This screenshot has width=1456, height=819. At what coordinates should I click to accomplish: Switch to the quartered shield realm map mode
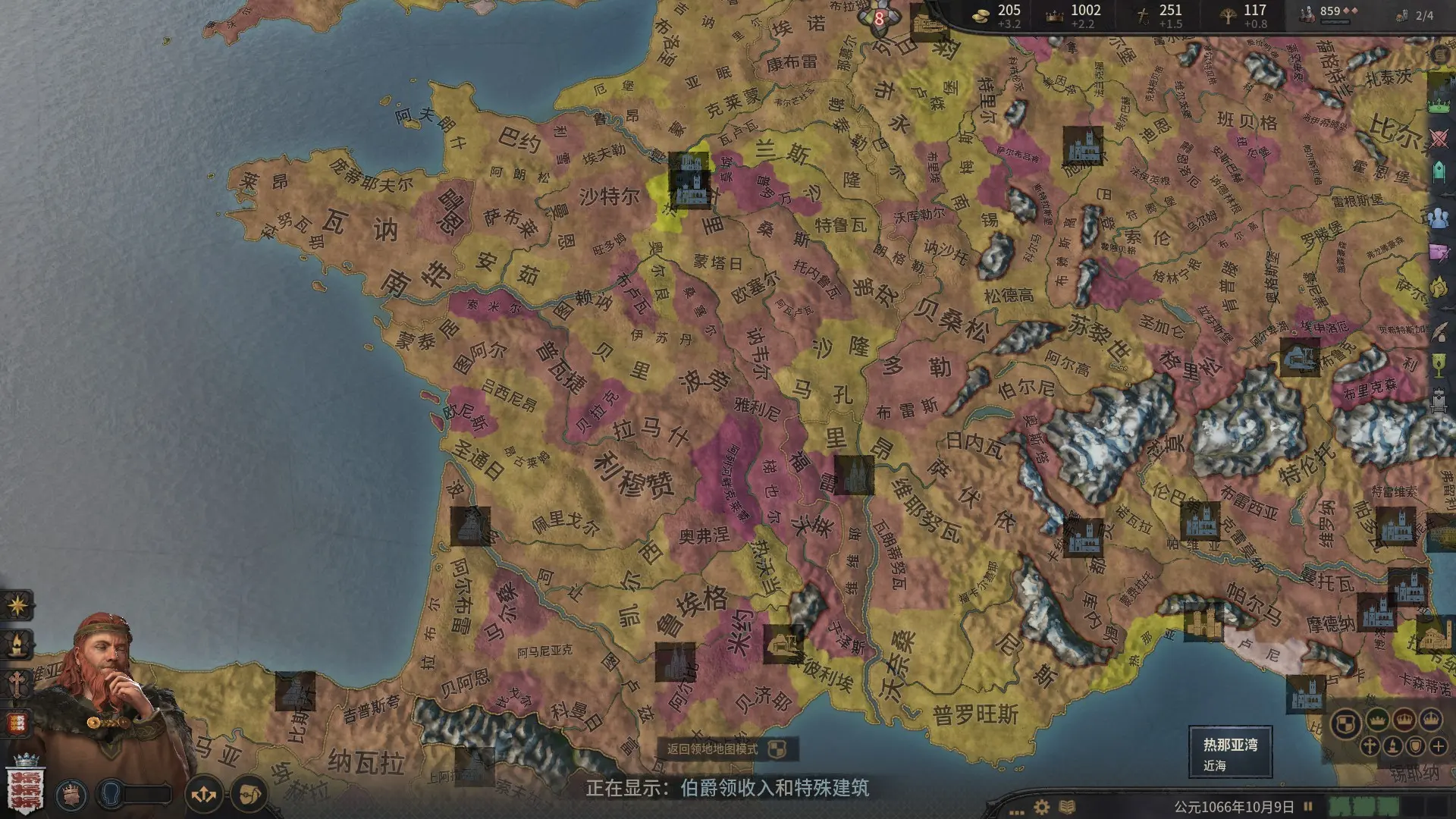(x=1346, y=723)
